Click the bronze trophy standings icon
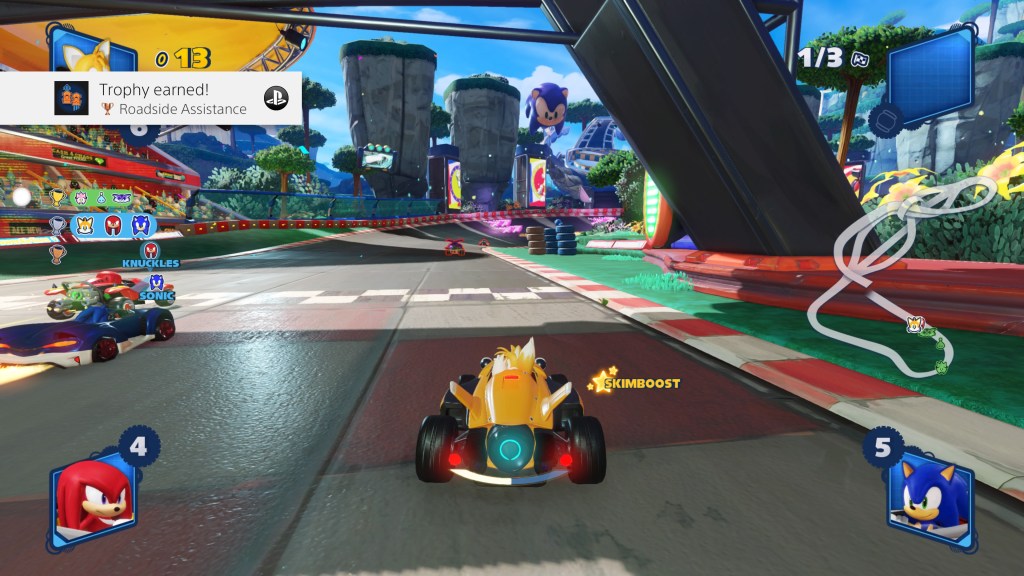Viewport: 1024px width, 576px height. click(x=57, y=252)
